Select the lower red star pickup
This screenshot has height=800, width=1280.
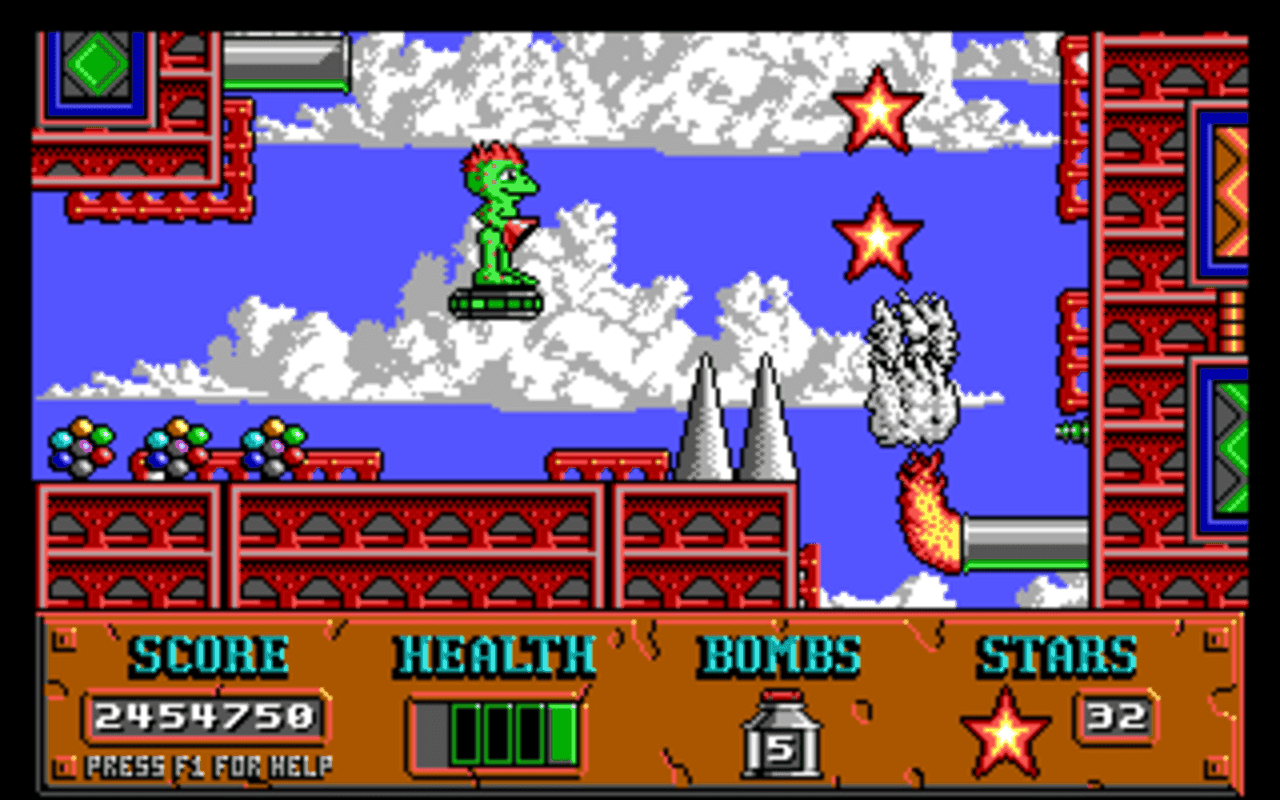(877, 238)
